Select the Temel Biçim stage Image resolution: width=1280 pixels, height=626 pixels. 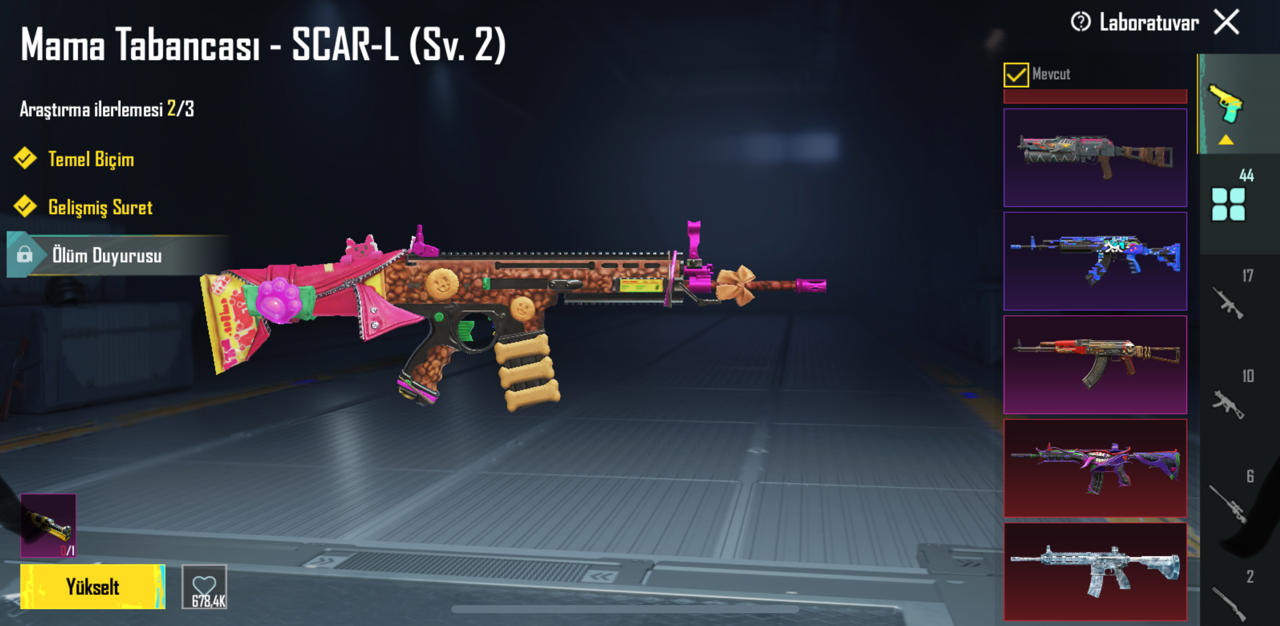pyautogui.click(x=90, y=159)
